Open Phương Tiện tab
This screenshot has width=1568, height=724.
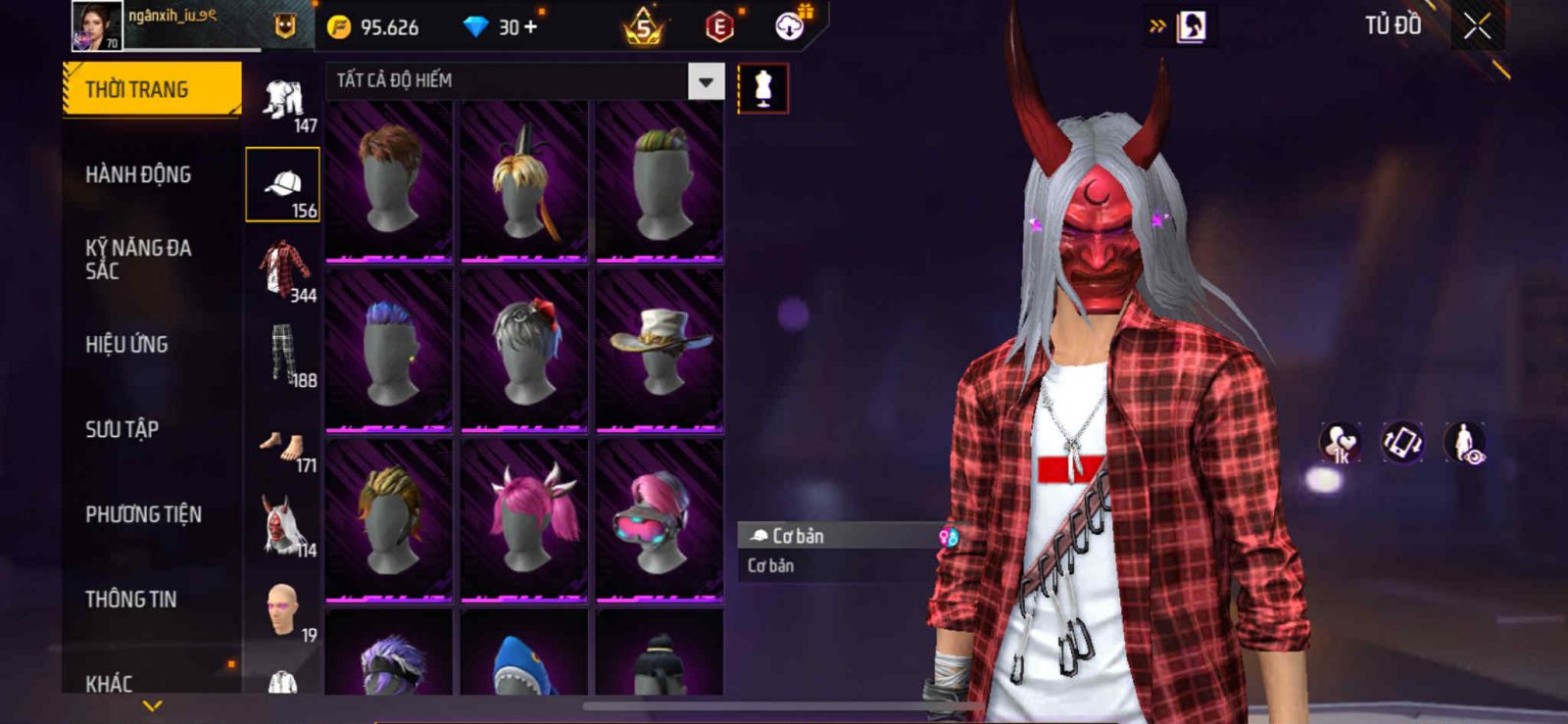pyautogui.click(x=143, y=514)
